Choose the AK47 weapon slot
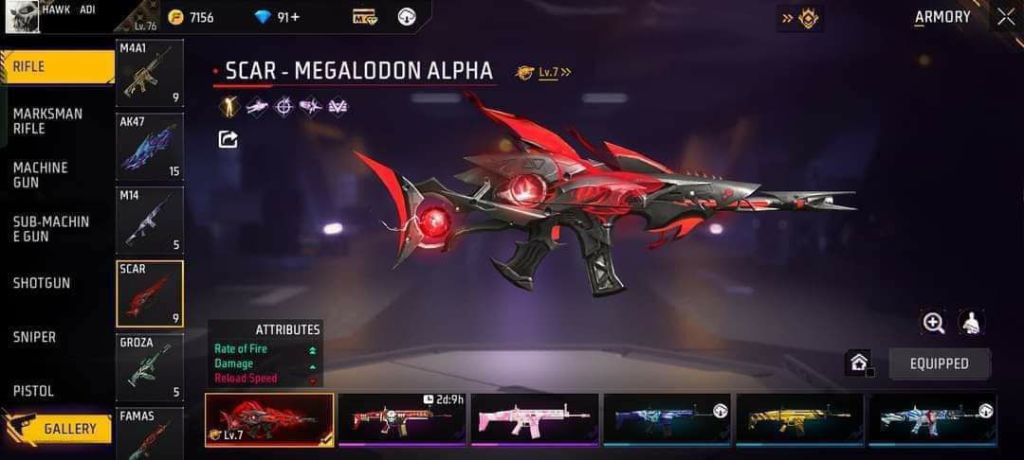1024x460 pixels. 150,146
